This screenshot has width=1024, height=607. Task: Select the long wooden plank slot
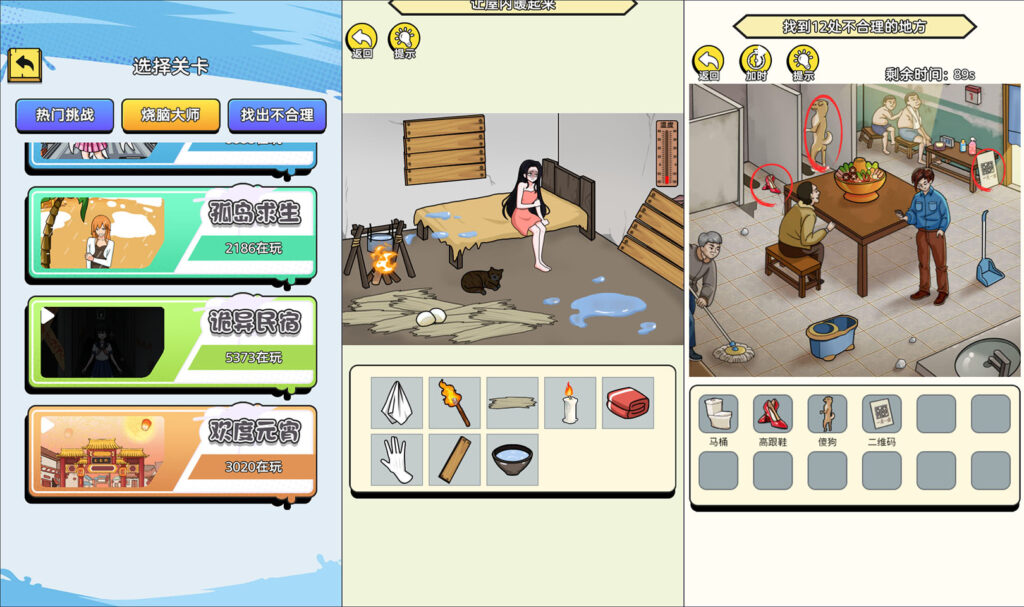click(513, 402)
